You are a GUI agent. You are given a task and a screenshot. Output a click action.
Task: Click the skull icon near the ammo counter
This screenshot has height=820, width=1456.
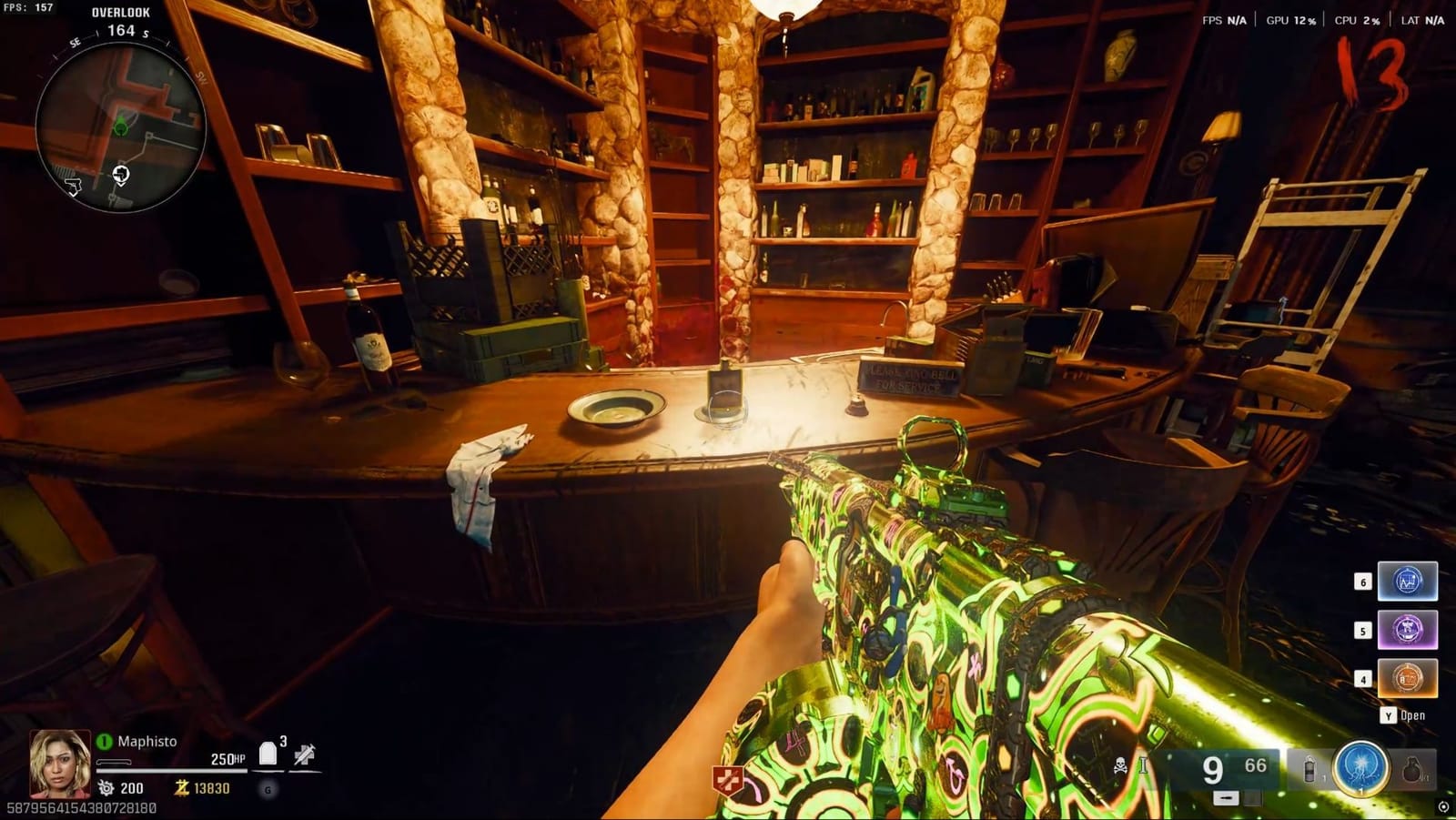coord(1119,766)
